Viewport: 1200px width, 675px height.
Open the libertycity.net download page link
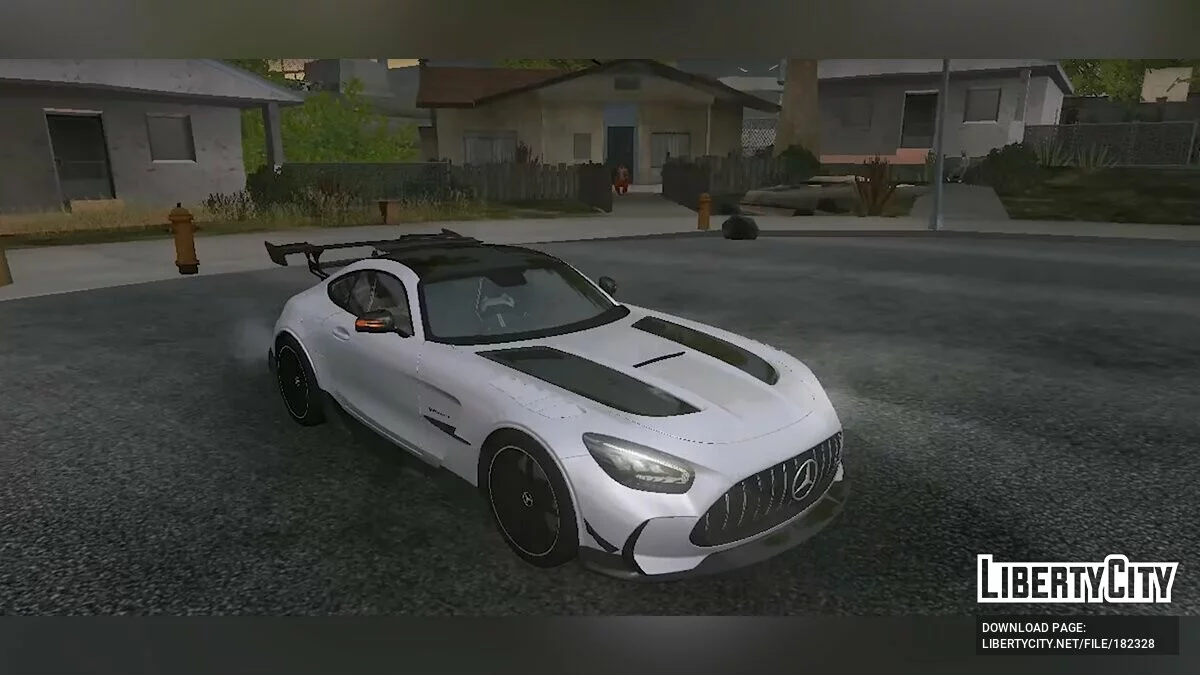(x=1068, y=643)
